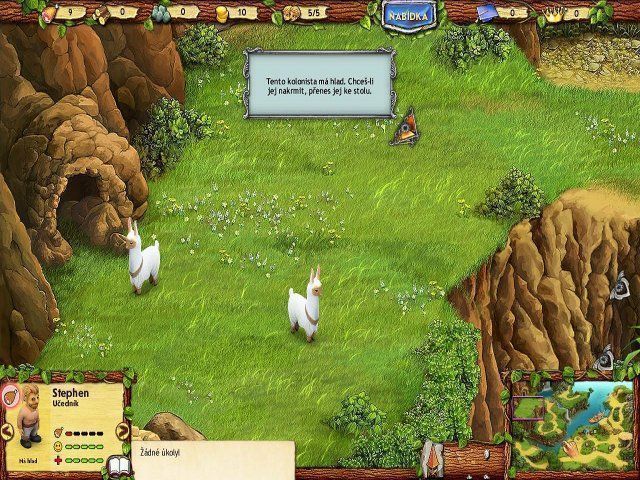Show the previous colonist with left arrow
Image resolution: width=640 pixels, height=480 pixels.
pos(6,431)
